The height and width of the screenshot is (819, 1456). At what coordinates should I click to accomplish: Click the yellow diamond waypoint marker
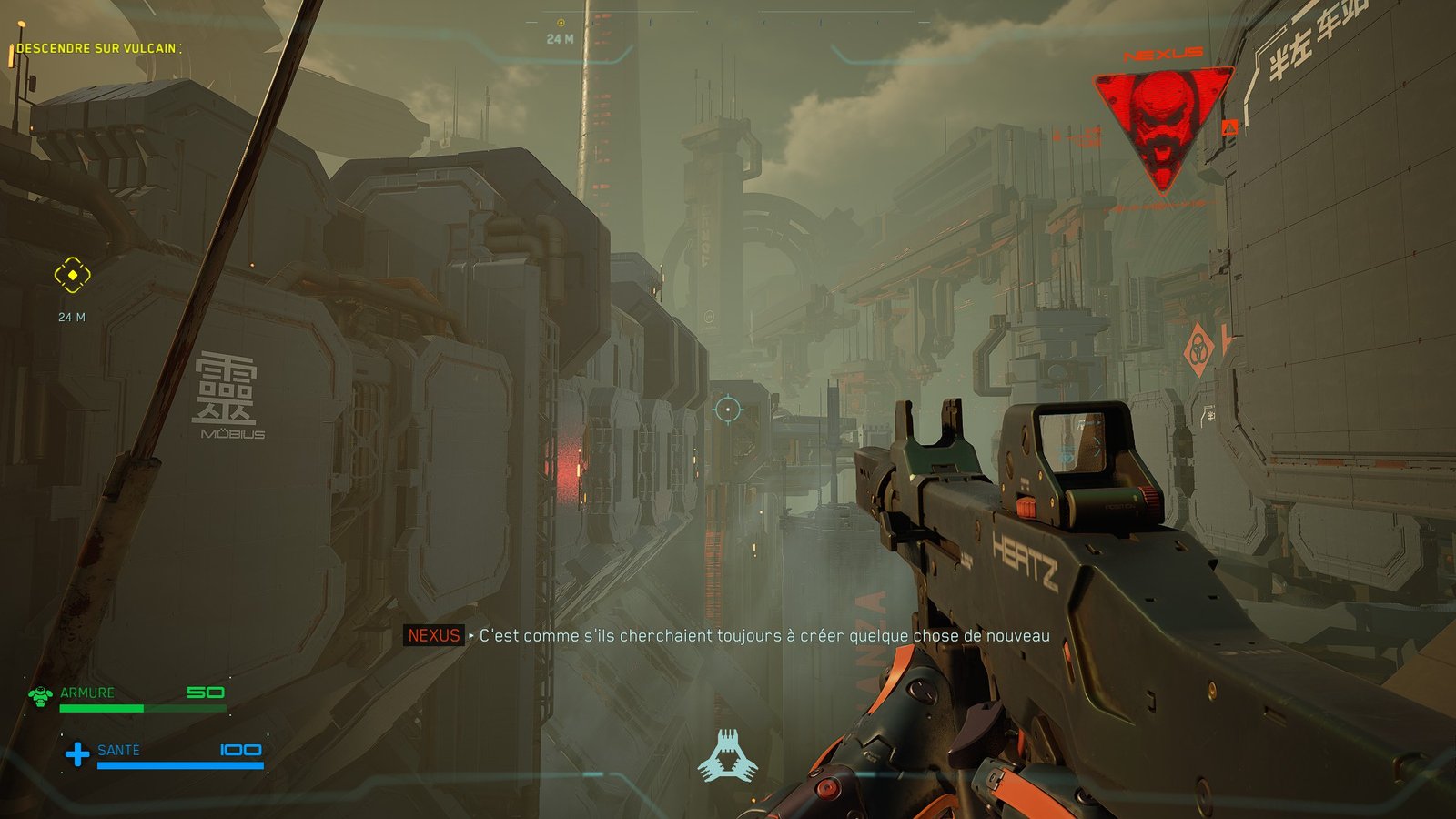tap(72, 275)
